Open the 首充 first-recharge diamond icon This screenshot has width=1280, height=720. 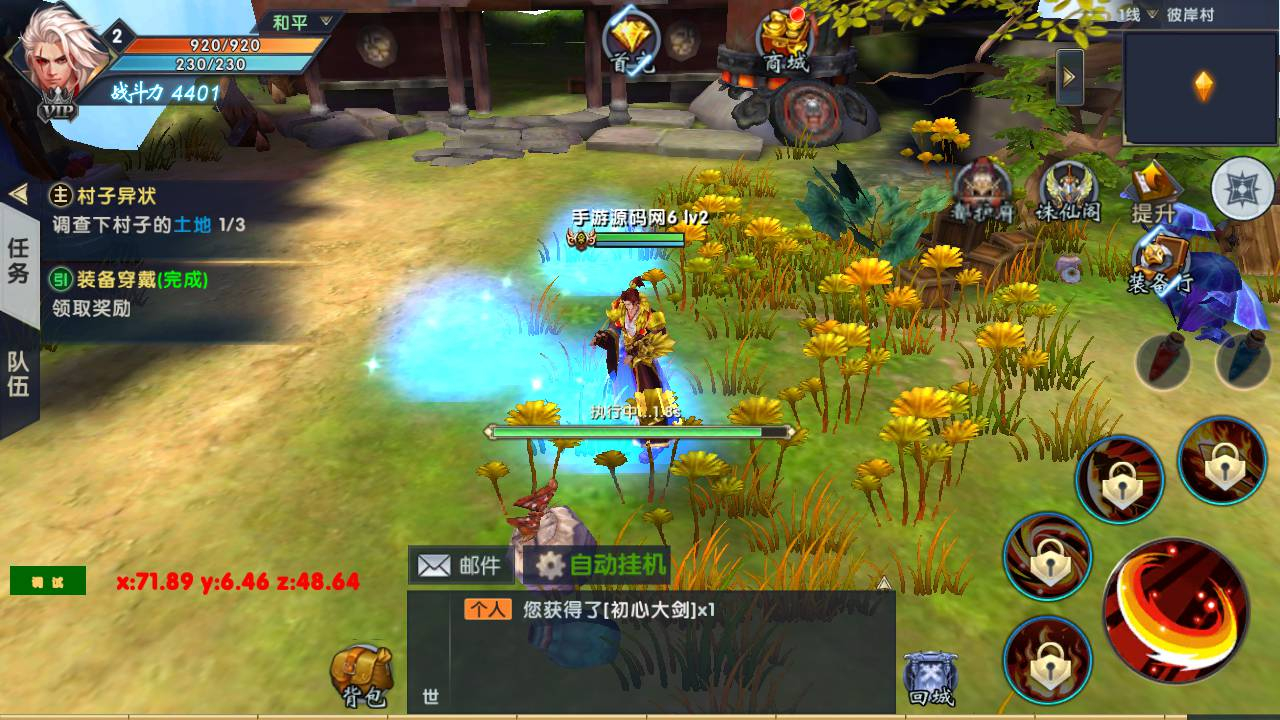(x=632, y=45)
